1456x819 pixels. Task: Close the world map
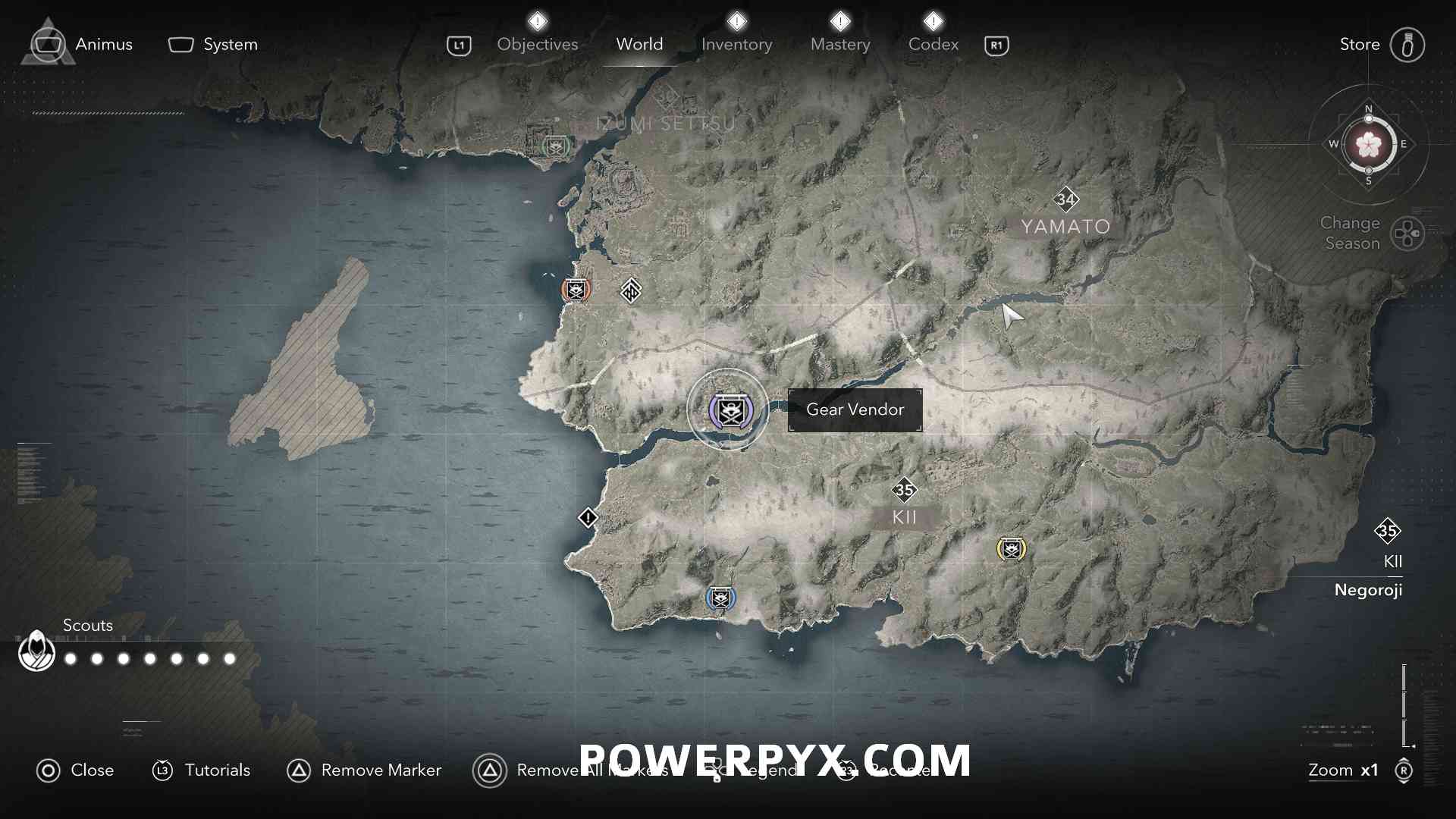(x=75, y=770)
